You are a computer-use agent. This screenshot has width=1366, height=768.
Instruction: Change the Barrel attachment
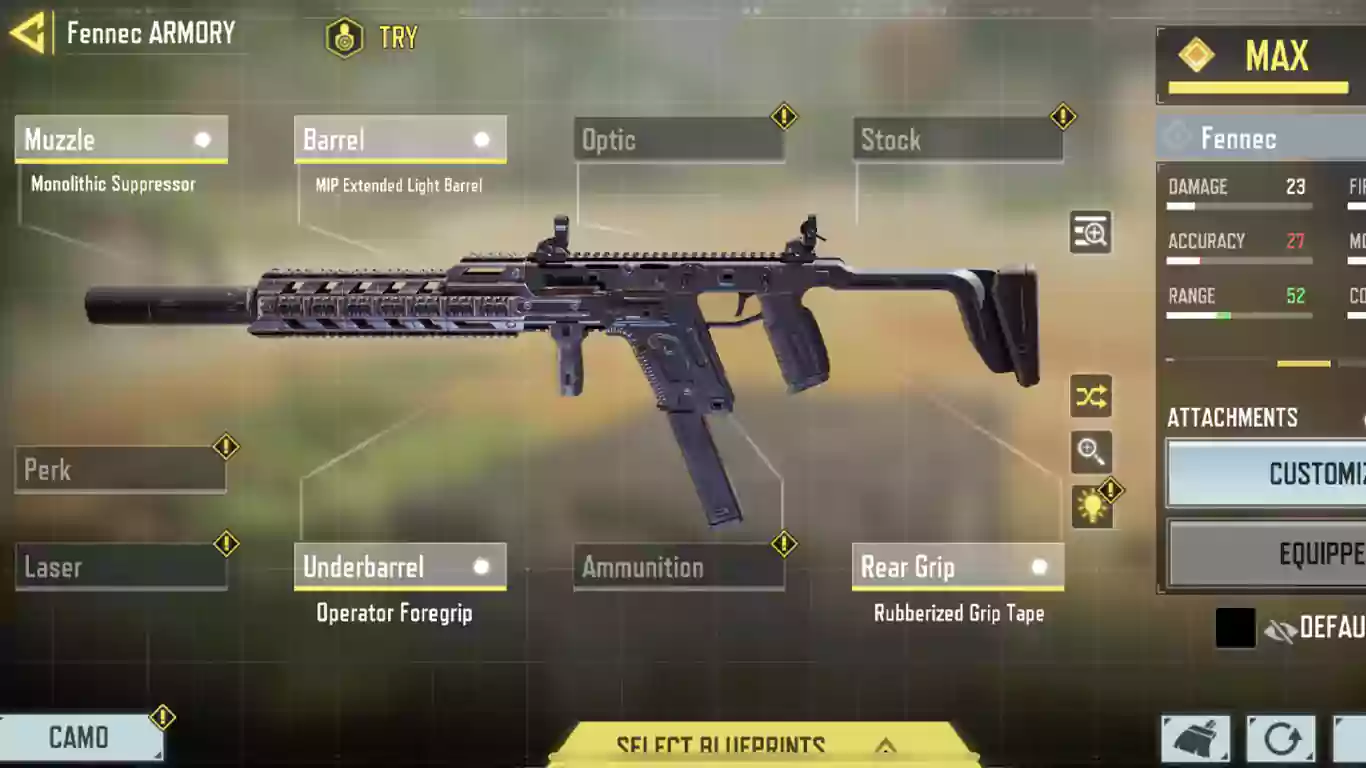click(x=400, y=140)
